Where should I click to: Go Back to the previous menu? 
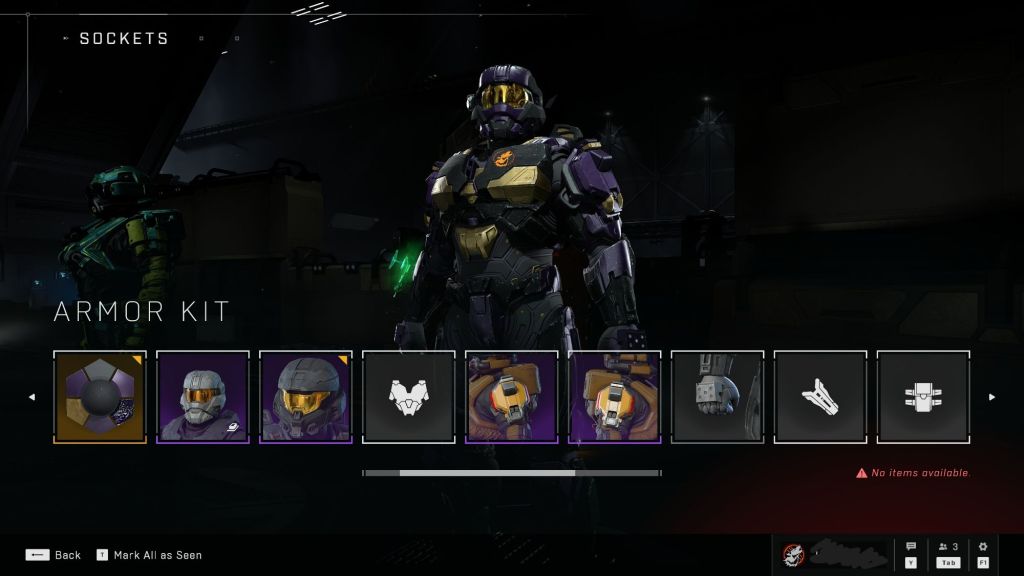click(54, 555)
